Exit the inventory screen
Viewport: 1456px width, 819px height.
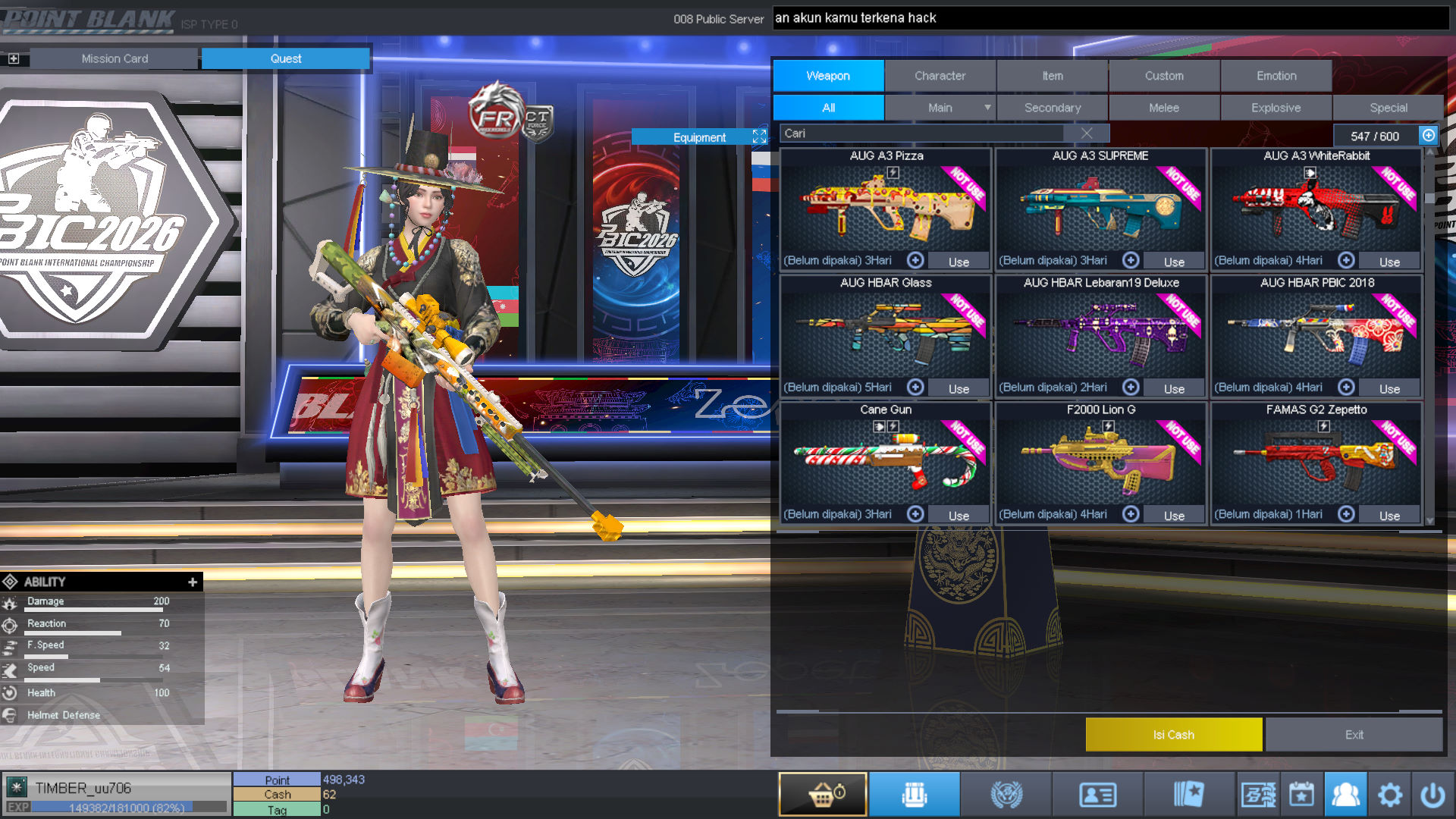1354,735
